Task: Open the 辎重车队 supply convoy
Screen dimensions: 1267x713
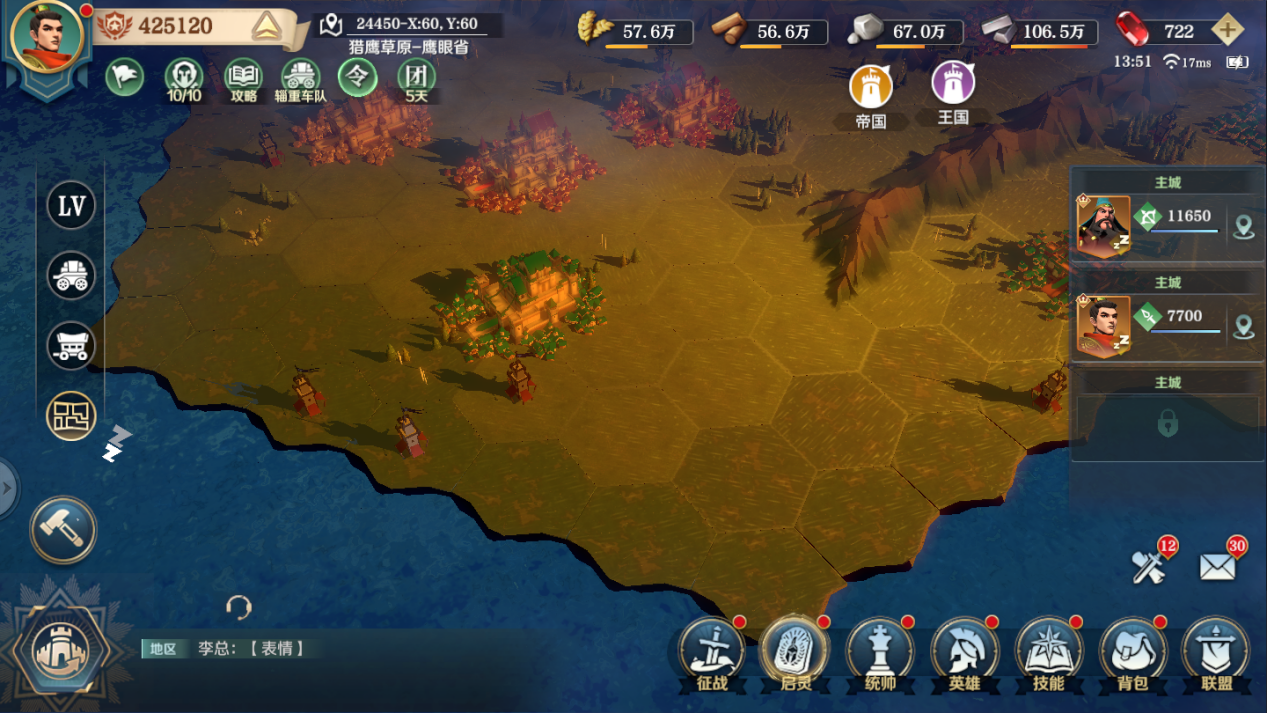Action: click(300, 77)
